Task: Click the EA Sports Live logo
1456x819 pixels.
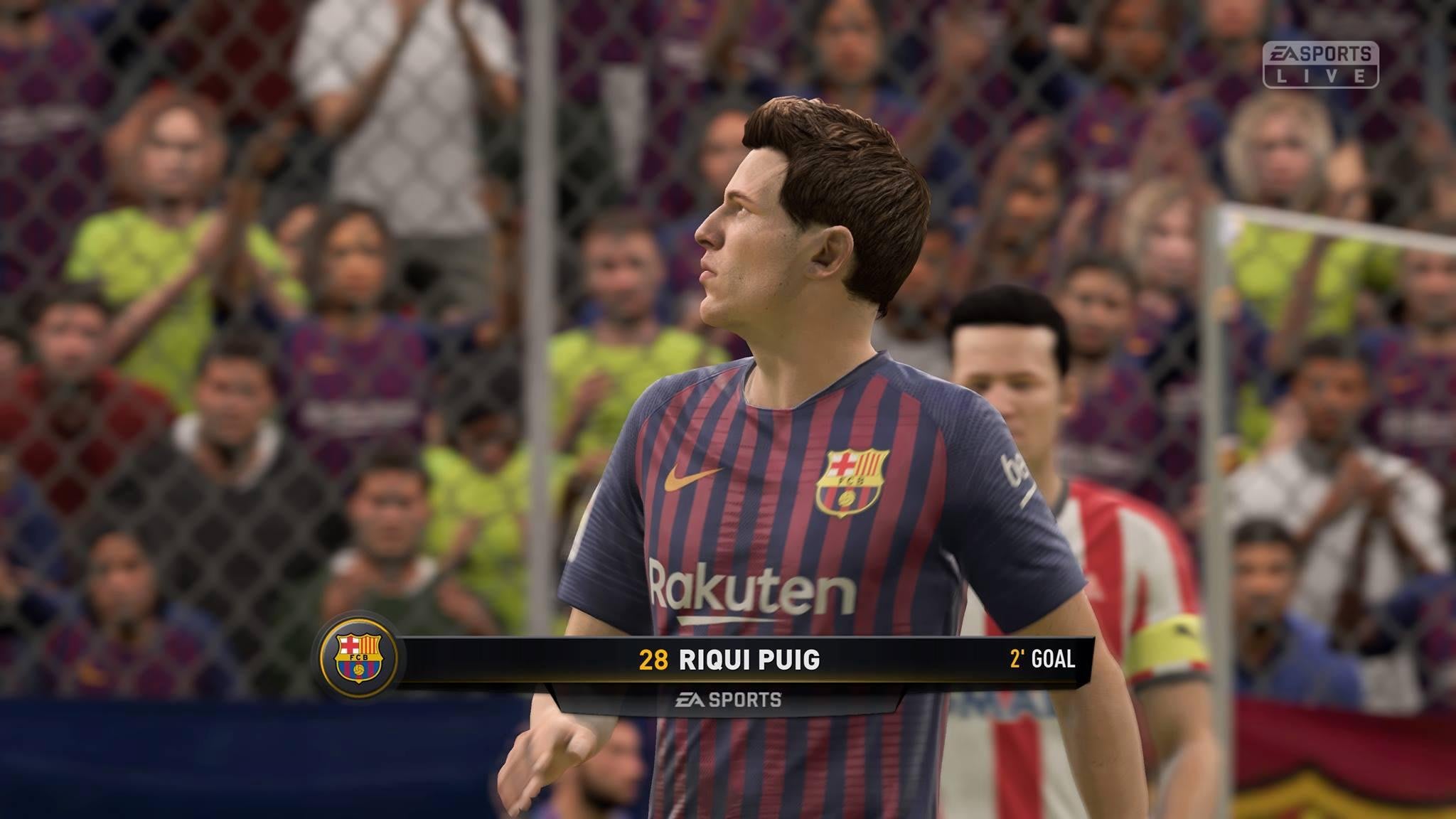Action: (x=1320, y=65)
